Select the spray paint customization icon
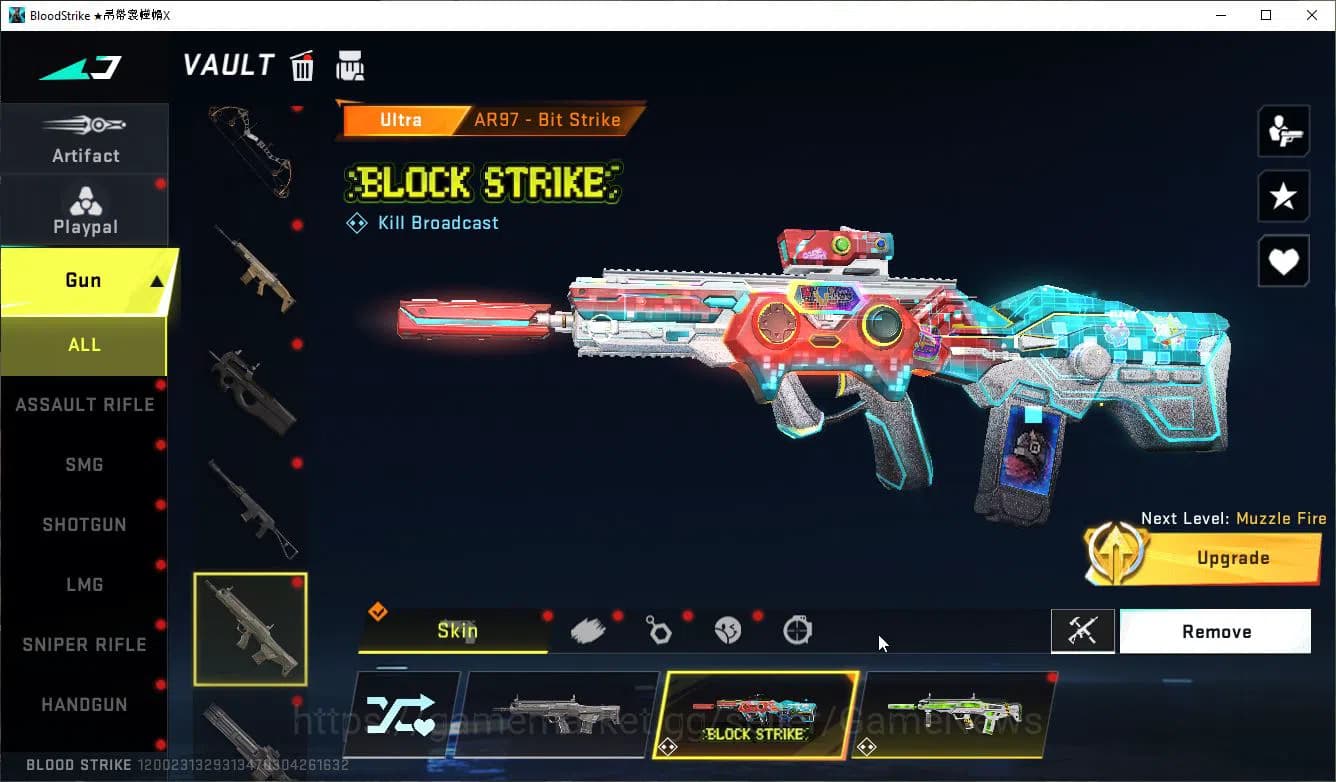The image size is (1336, 782). [588, 629]
